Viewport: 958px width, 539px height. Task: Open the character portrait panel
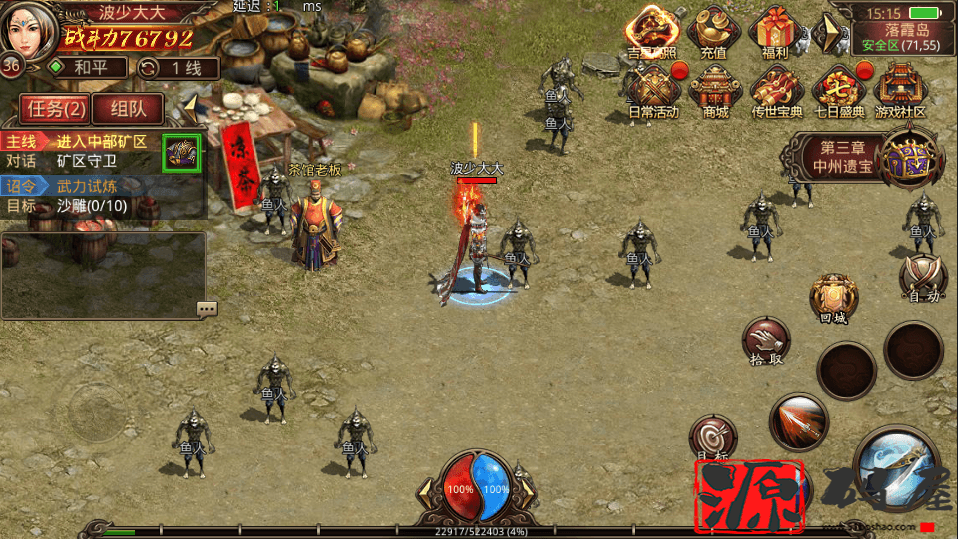tap(29, 30)
